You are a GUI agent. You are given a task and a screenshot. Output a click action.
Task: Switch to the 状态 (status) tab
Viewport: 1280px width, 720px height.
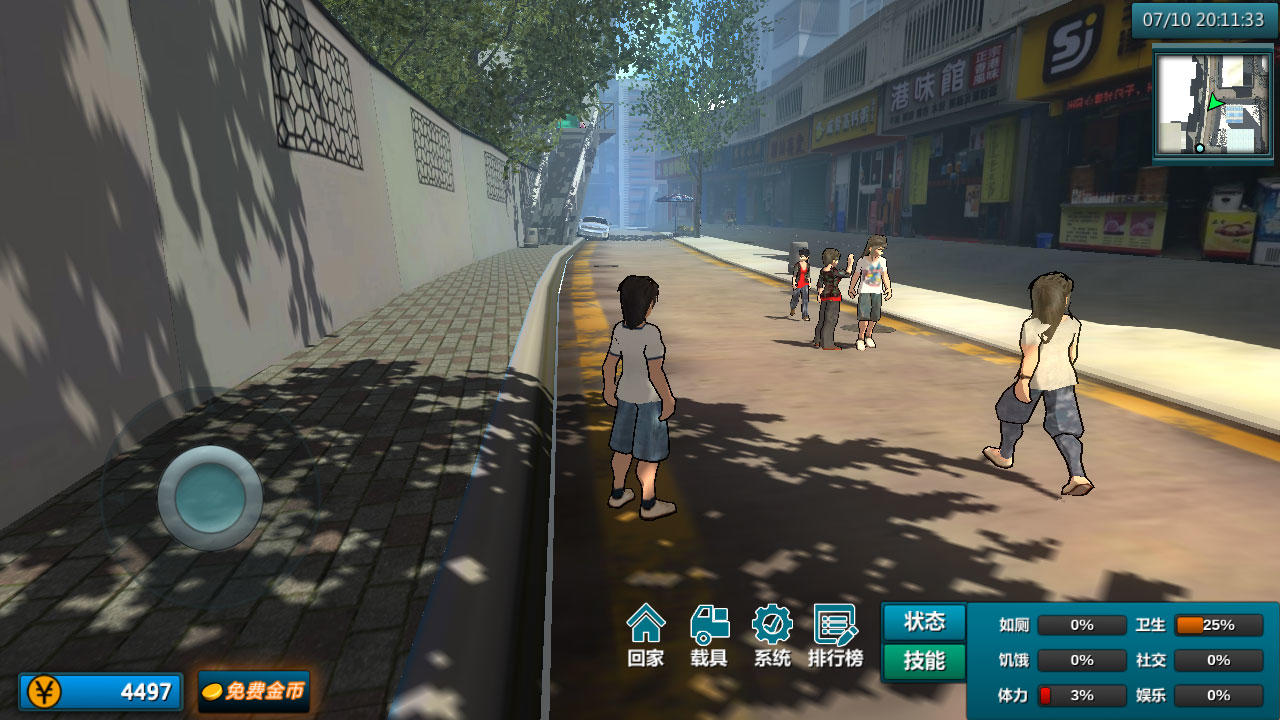(922, 621)
